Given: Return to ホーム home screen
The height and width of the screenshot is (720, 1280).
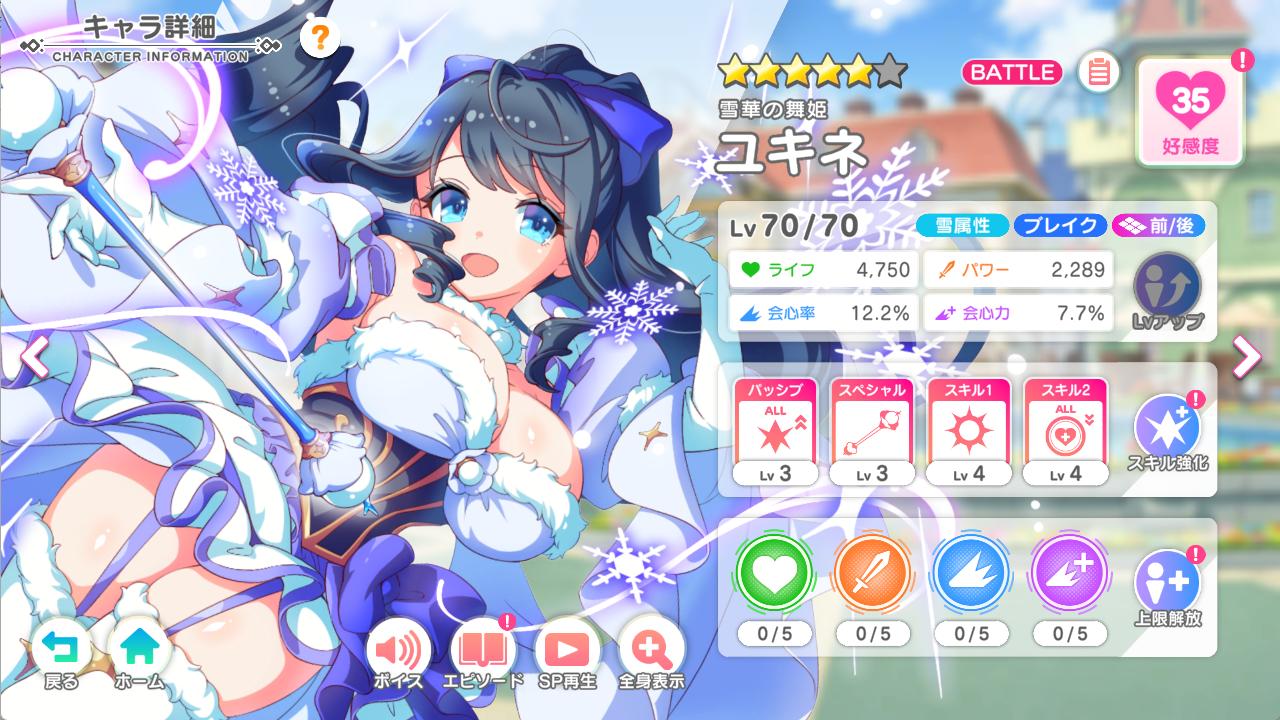Looking at the screenshot, I should tap(138, 656).
